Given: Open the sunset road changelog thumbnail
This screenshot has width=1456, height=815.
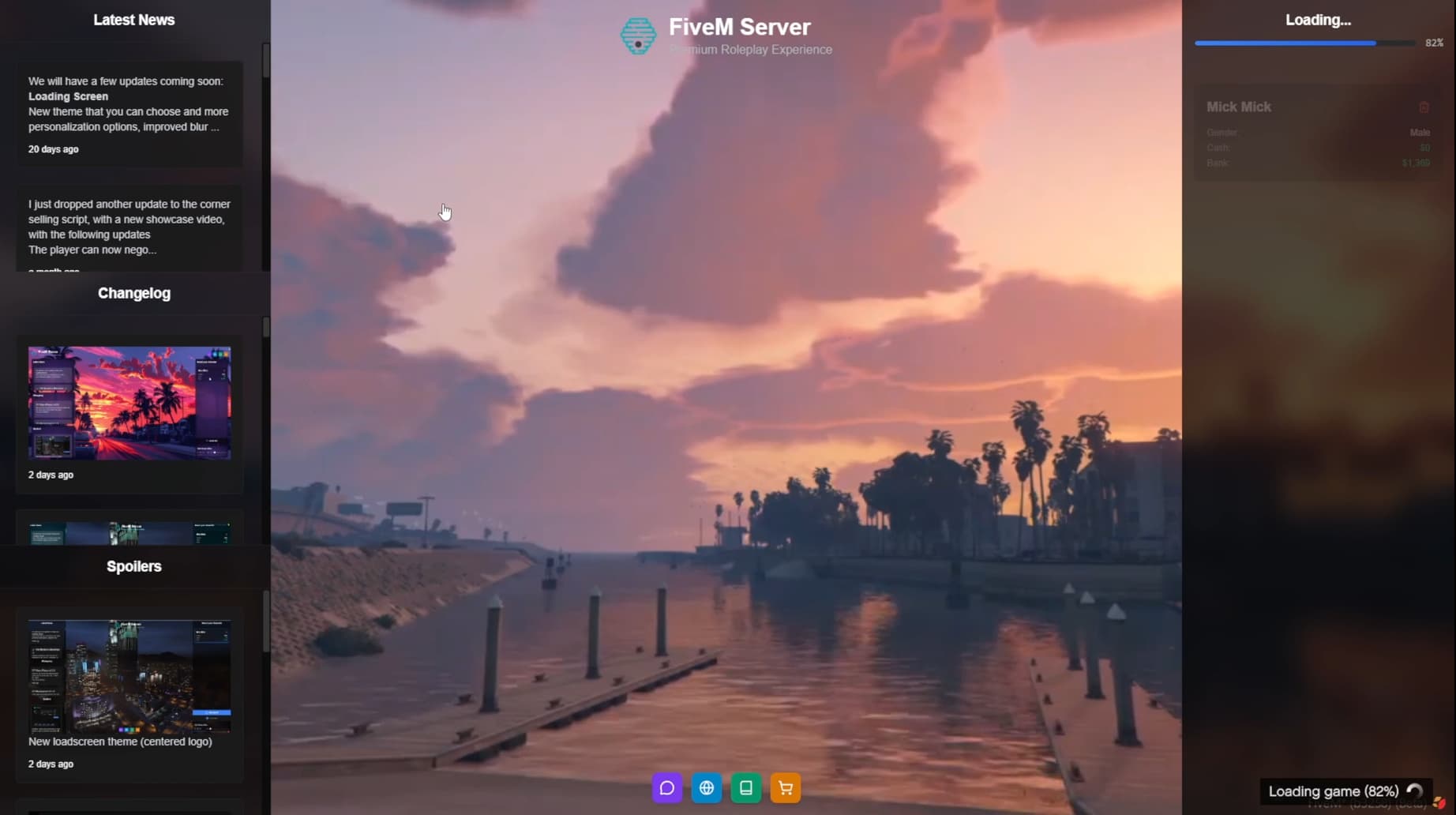Looking at the screenshot, I should coord(129,403).
